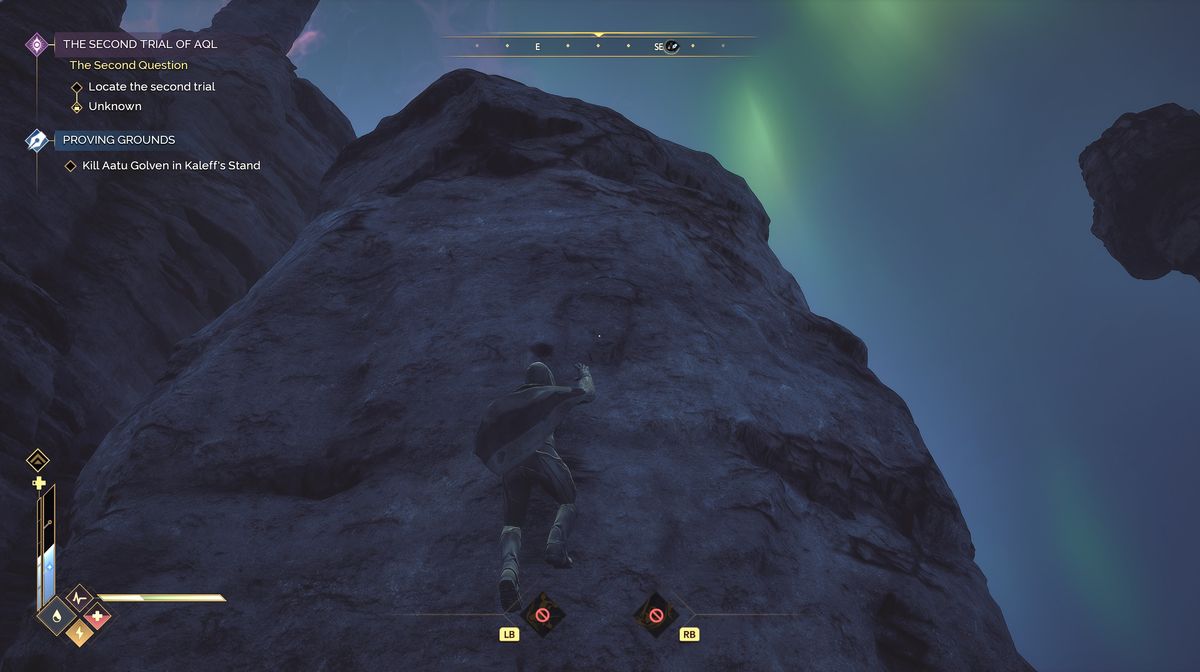Click the chevron rank diamond icon
Screen dimensions: 1200x672
coord(38,460)
